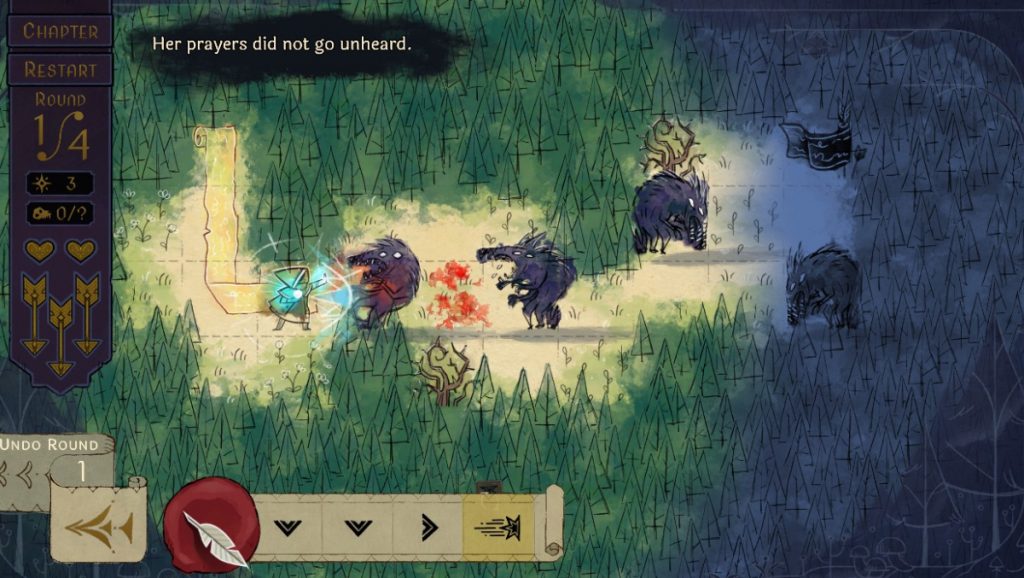Image resolution: width=1024 pixels, height=578 pixels.
Task: Select the highlighted dash attack action slot
Action: point(499,526)
